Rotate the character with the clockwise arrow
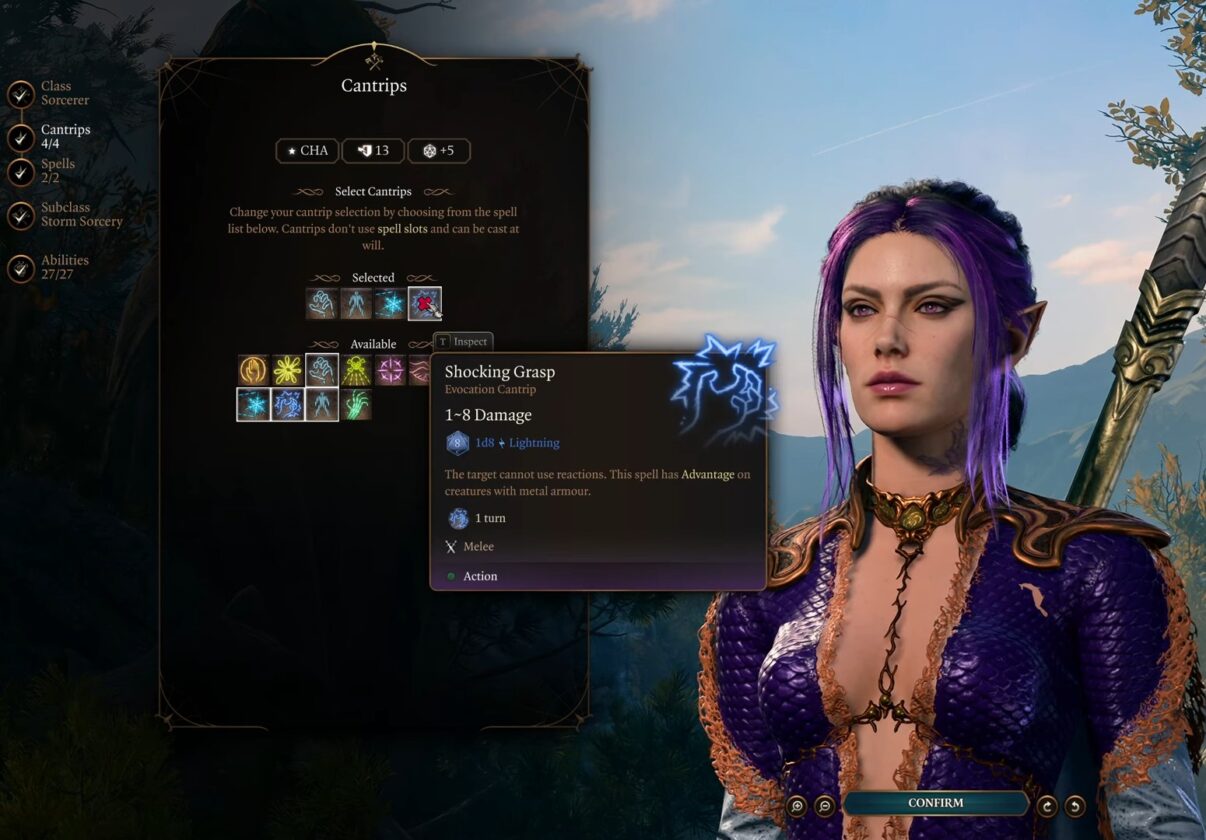Screen dimensions: 1206x840 pyautogui.click(x=1047, y=806)
